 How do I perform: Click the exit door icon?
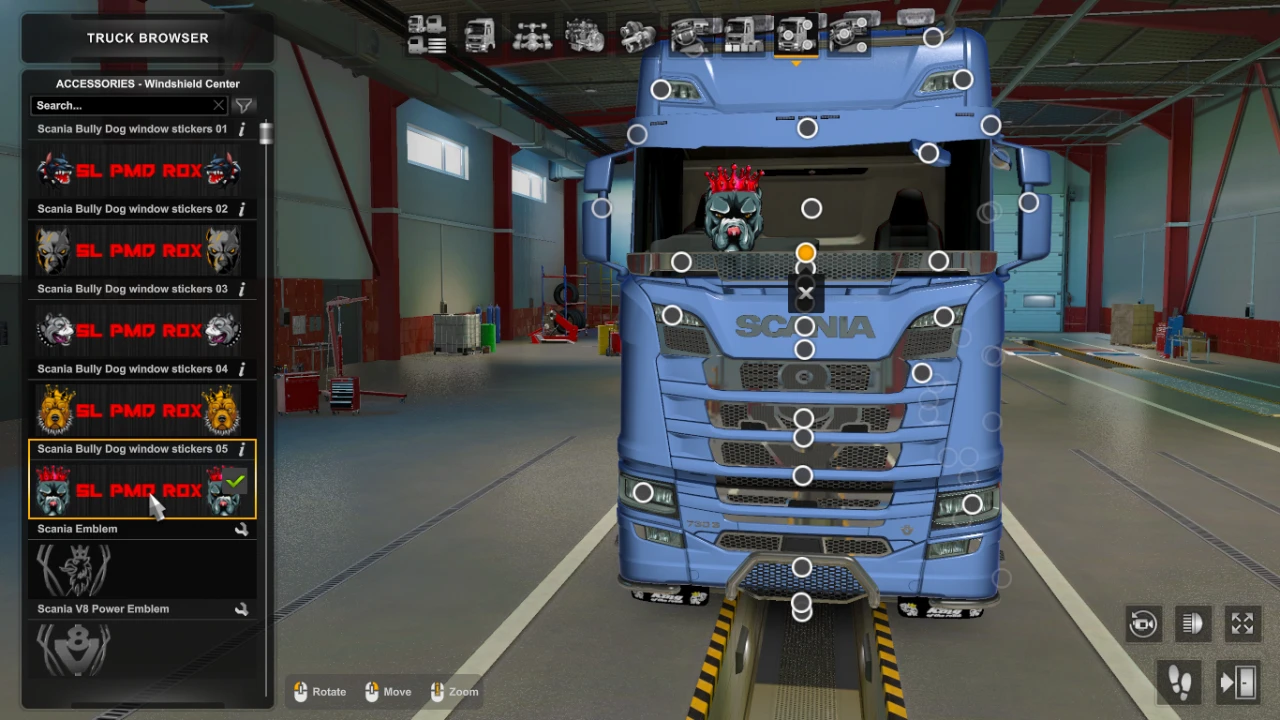tap(1237, 681)
